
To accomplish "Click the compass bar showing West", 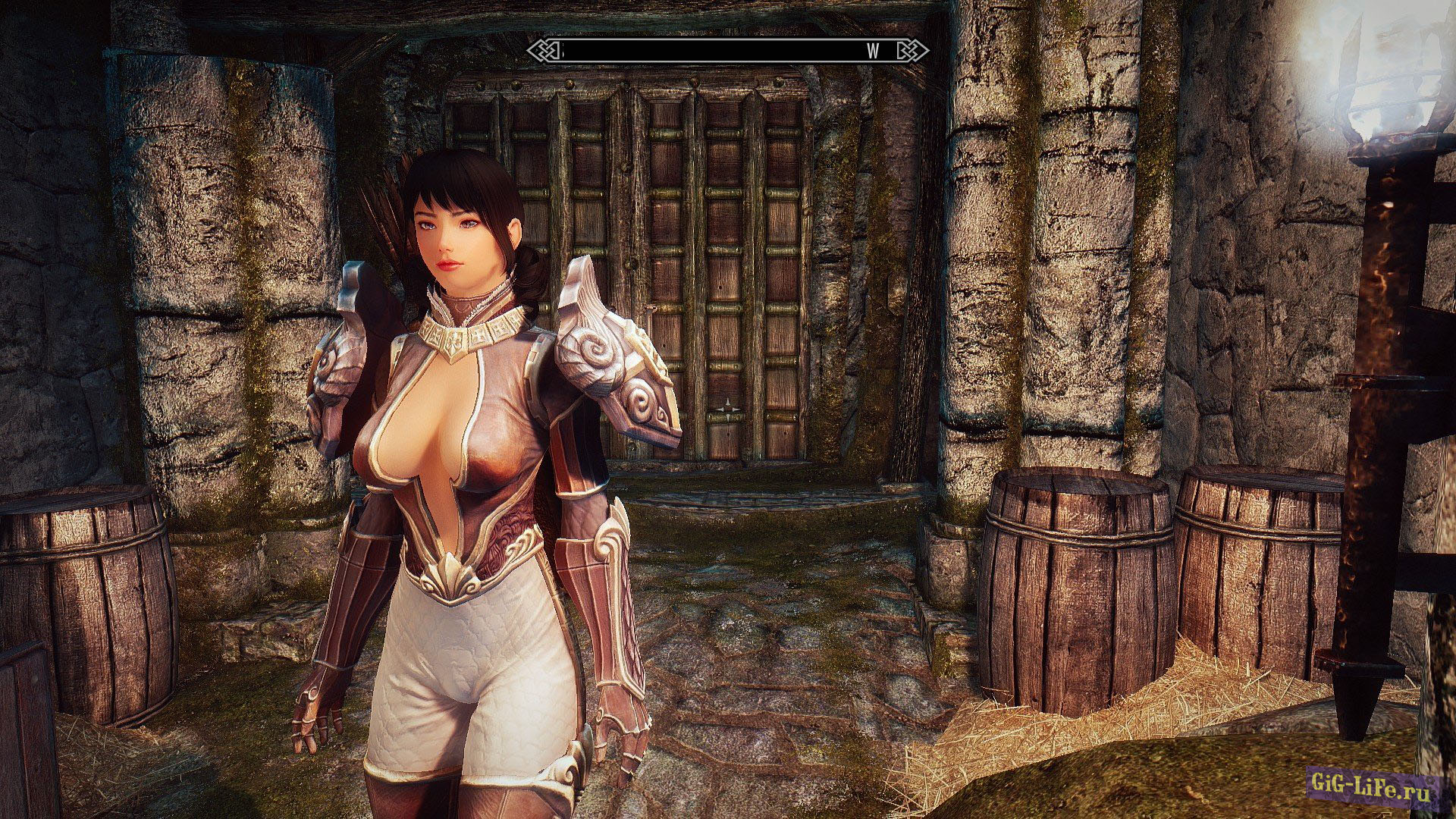I will click(x=728, y=51).
